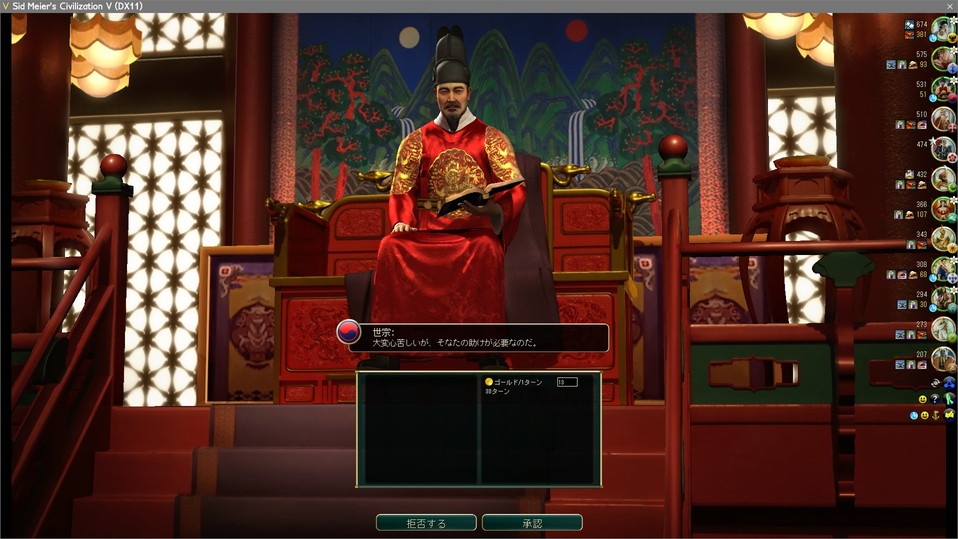Click the Korea emblem beside 世宗
Screen dimensions: 958x539
coord(348,335)
